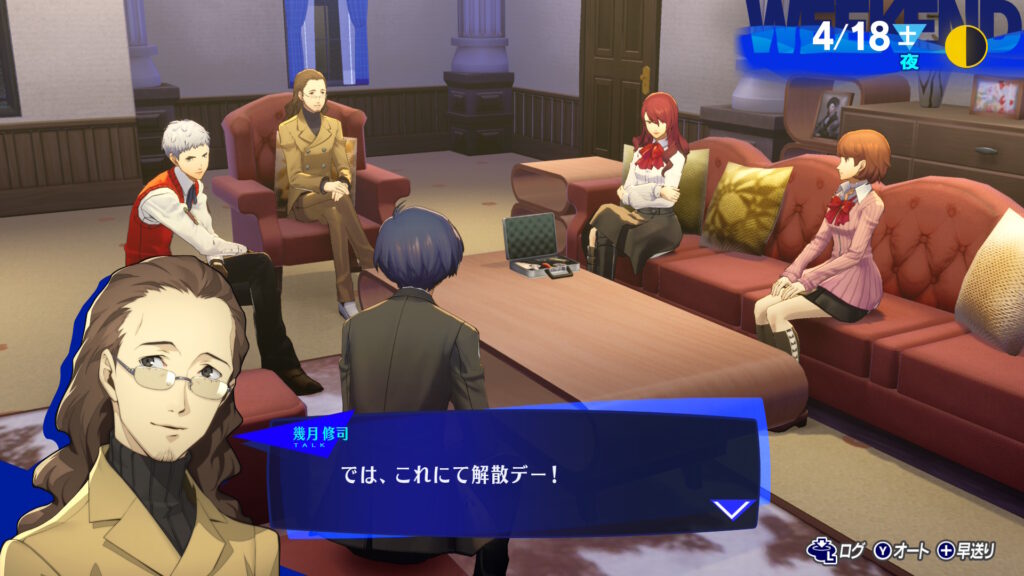Advance the dialogue with the down arrow
Screen dimensions: 1024x576
pyautogui.click(x=733, y=509)
